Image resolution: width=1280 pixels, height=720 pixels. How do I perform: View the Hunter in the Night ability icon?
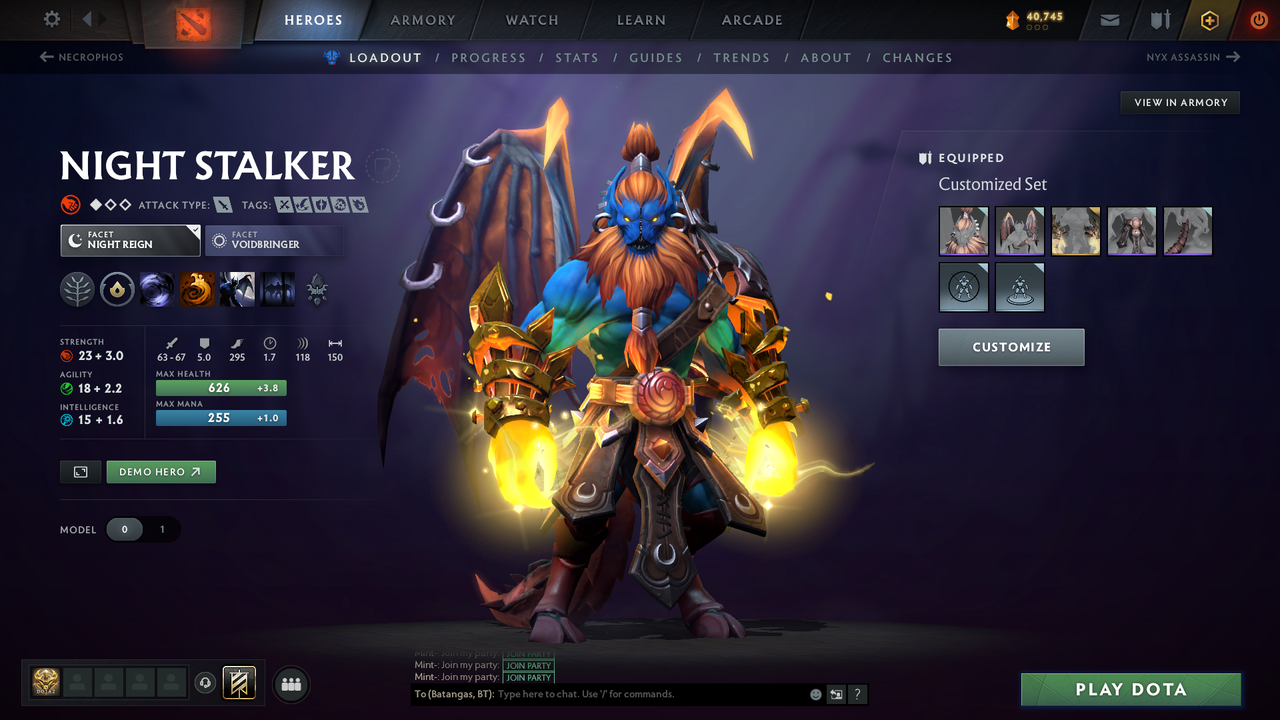[237, 289]
